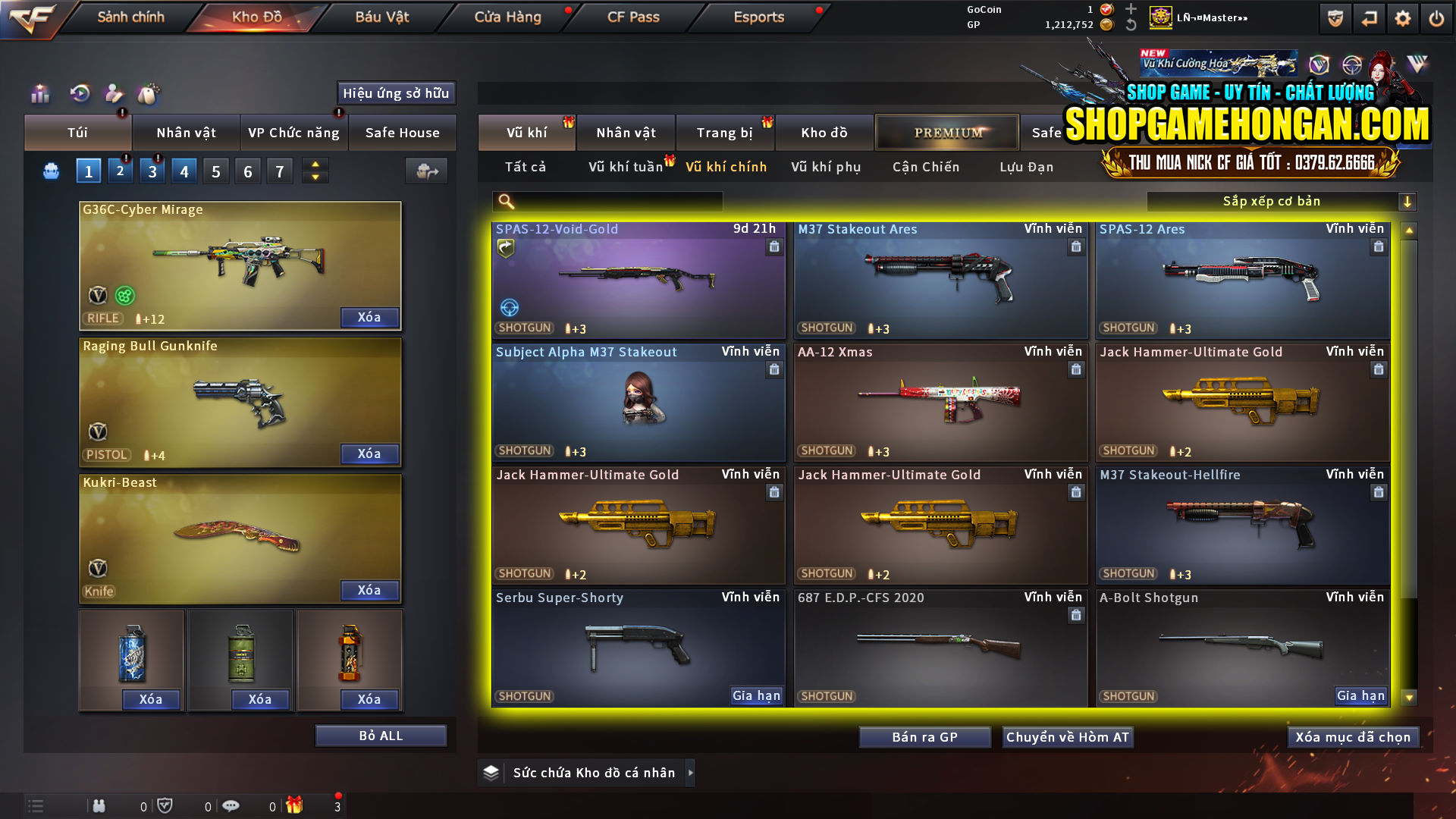
Task: Open the friends list icon on bottom bar
Action: coord(99,805)
